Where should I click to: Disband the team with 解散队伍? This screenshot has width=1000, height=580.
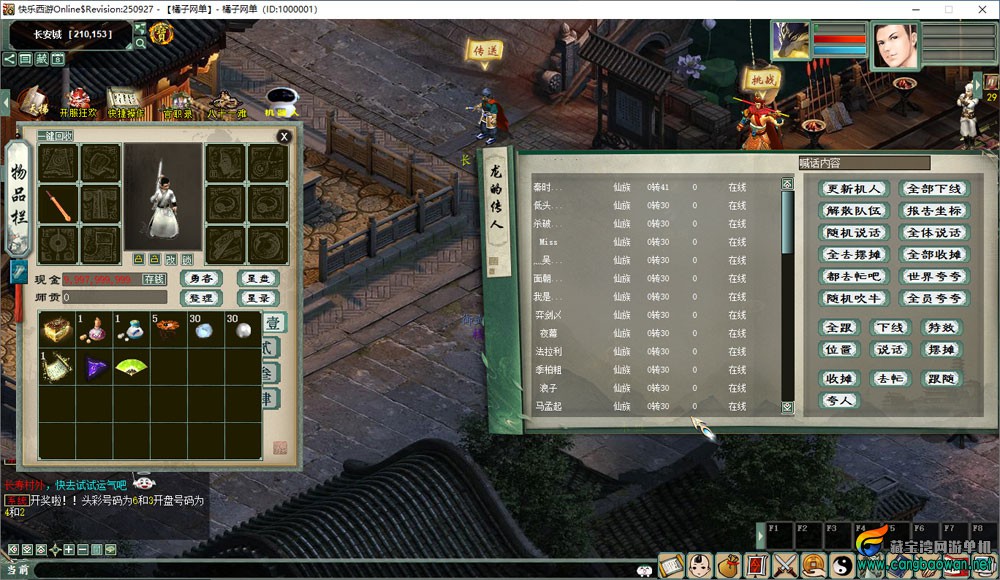(x=854, y=211)
